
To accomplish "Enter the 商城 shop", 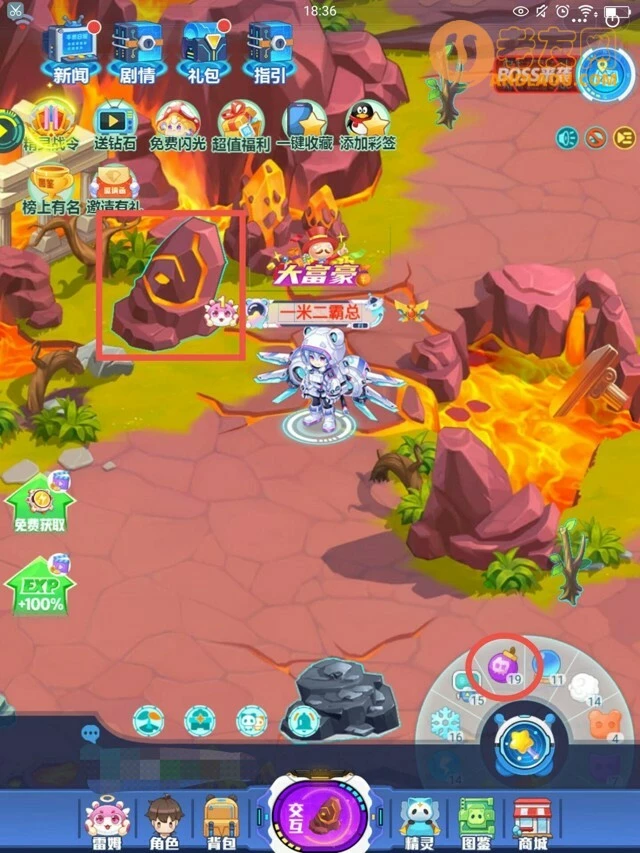I will tap(533, 823).
